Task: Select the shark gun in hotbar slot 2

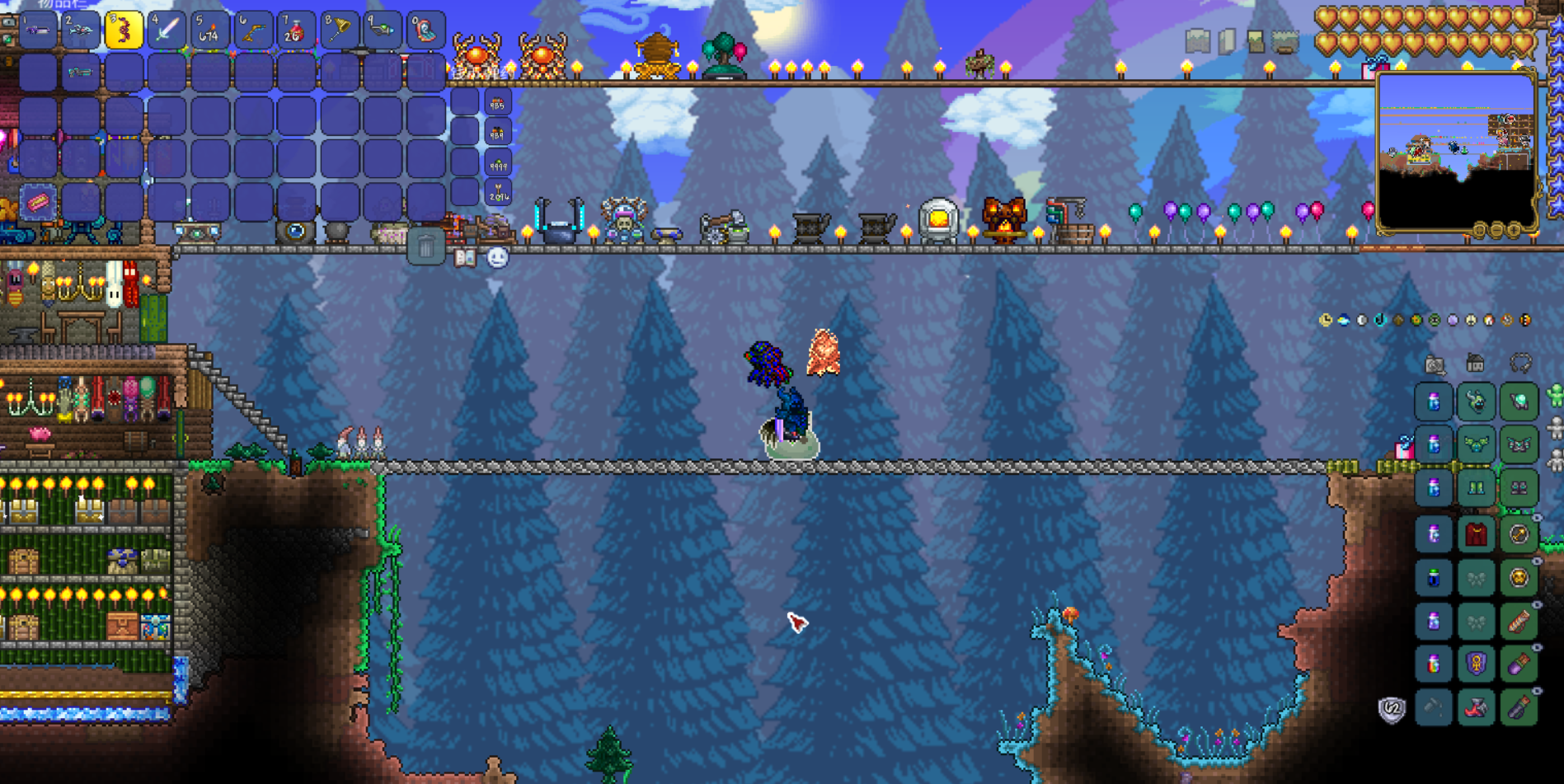Action: (81, 31)
